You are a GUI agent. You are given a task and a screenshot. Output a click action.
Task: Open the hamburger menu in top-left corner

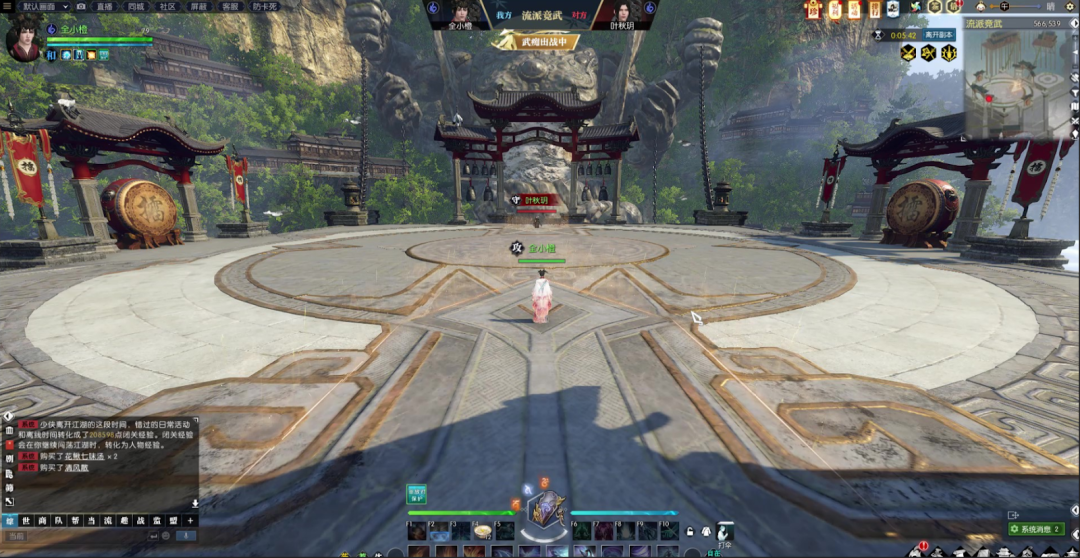pyautogui.click(x=9, y=6)
